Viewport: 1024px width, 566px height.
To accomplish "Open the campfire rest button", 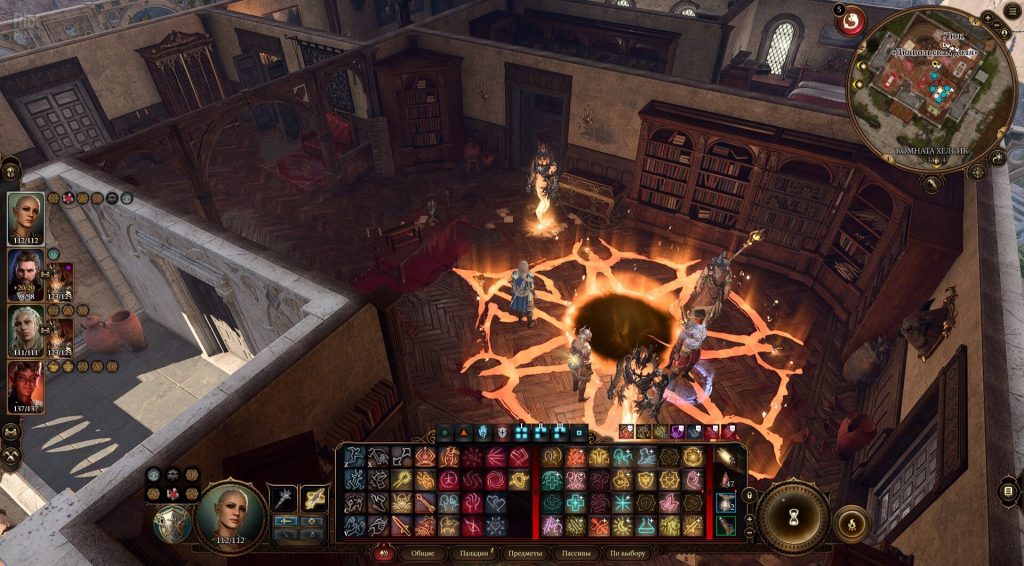I will [x=851, y=523].
